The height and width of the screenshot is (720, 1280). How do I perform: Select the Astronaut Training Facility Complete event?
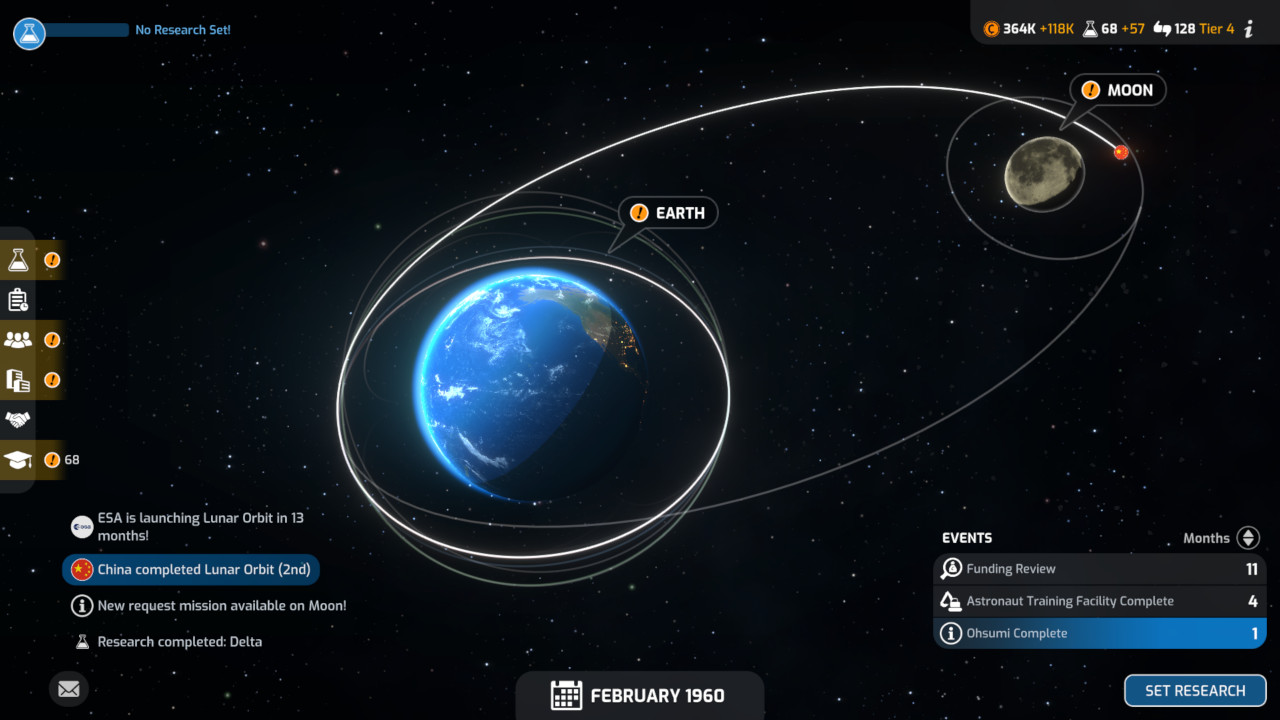[x=1100, y=601]
